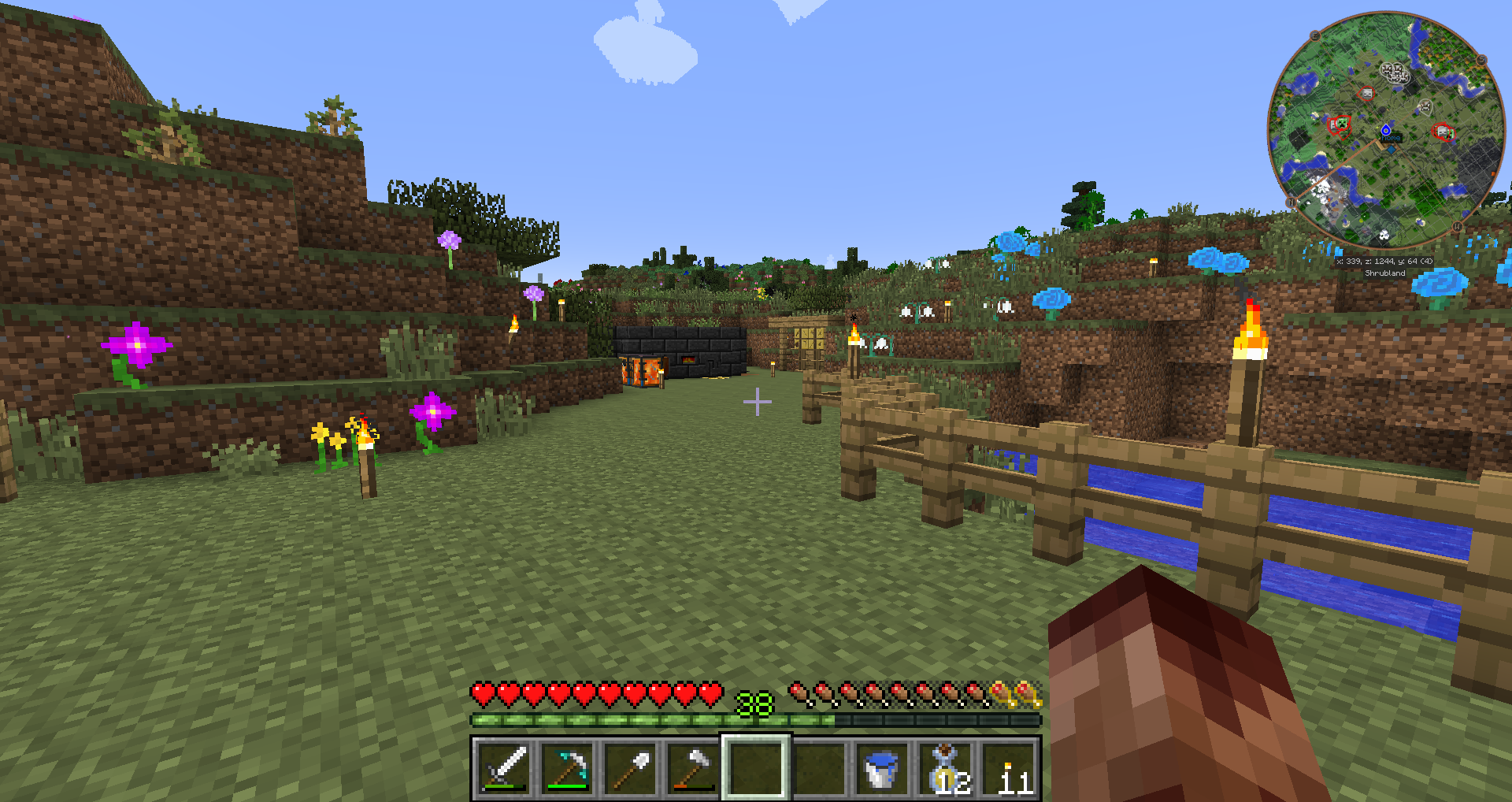
Task: Select the torch stack of 11
Action: 1010,768
